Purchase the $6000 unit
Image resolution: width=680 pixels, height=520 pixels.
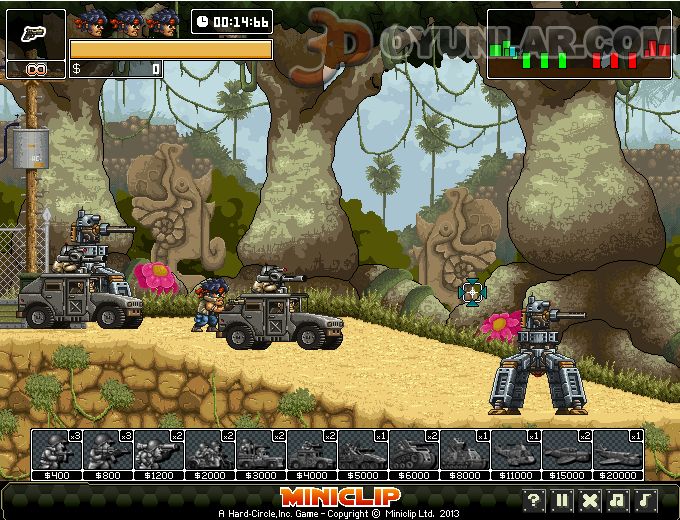(413, 450)
